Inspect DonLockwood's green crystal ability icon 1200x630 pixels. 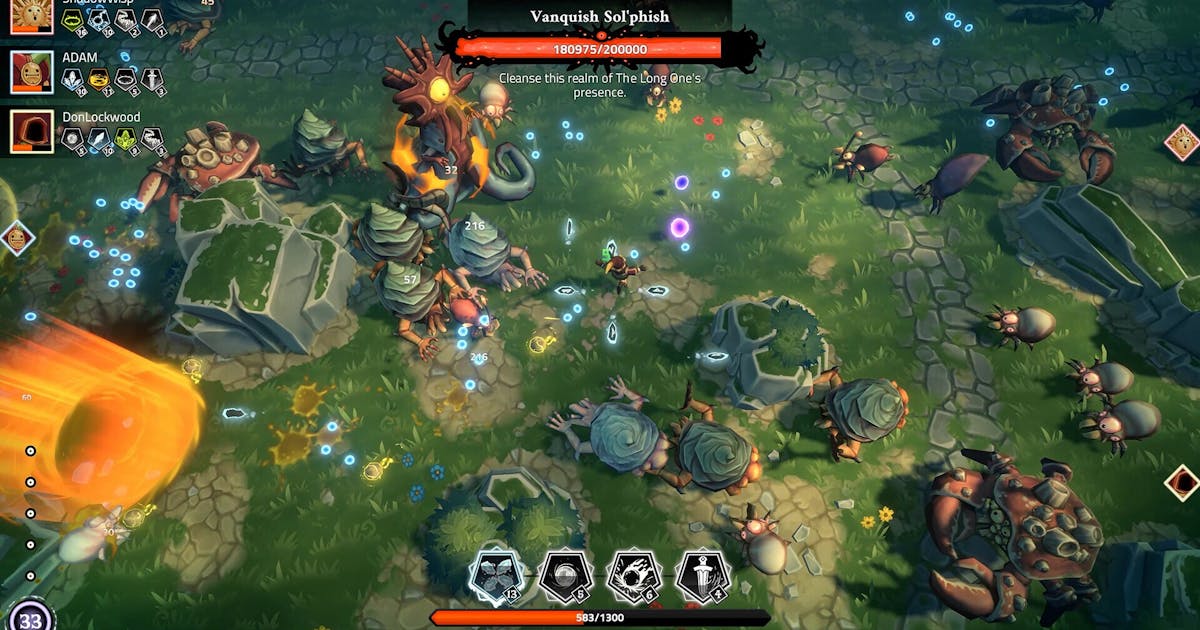(x=126, y=139)
